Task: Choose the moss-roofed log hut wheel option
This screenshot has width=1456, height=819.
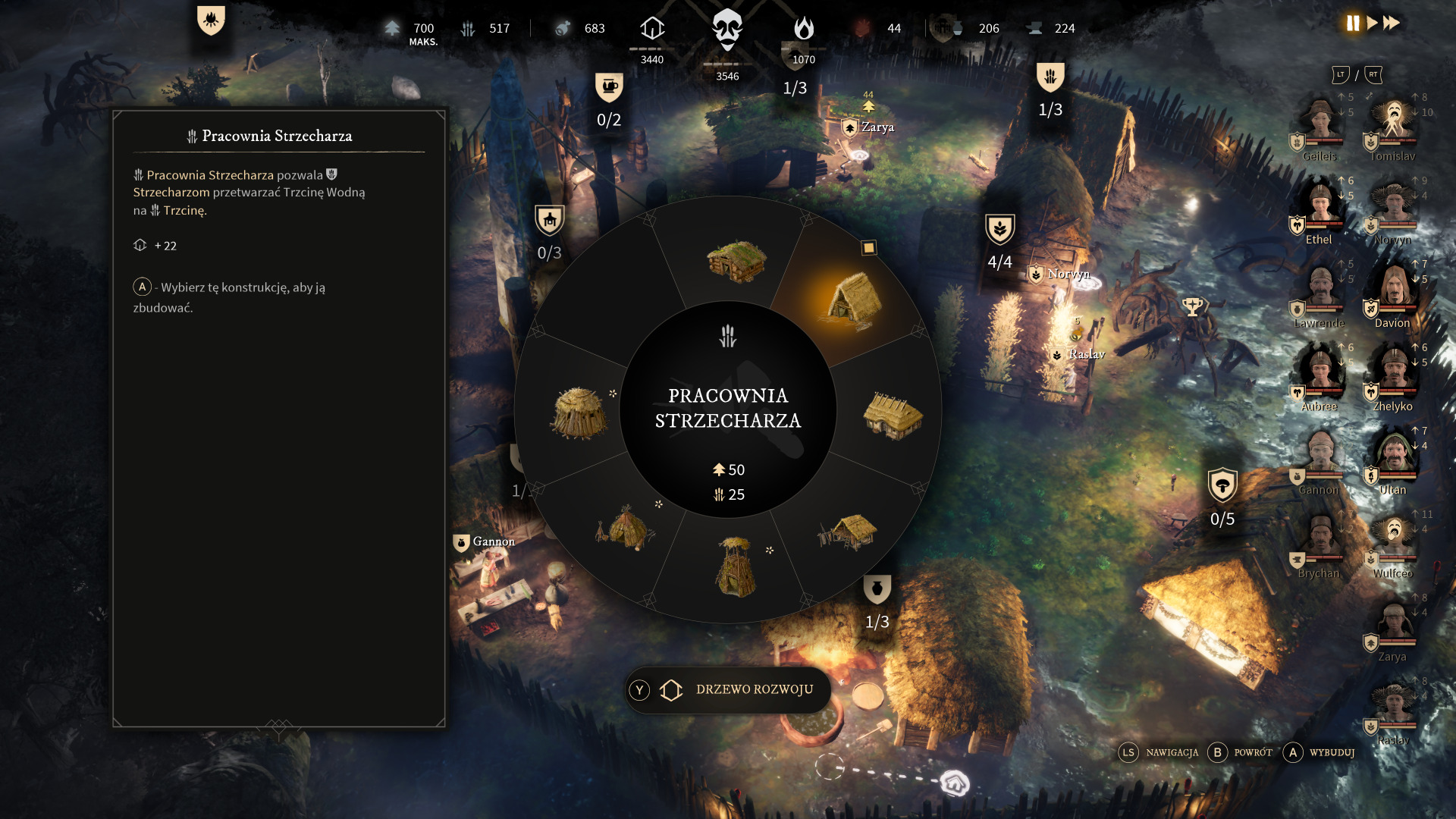Action: 736,261
